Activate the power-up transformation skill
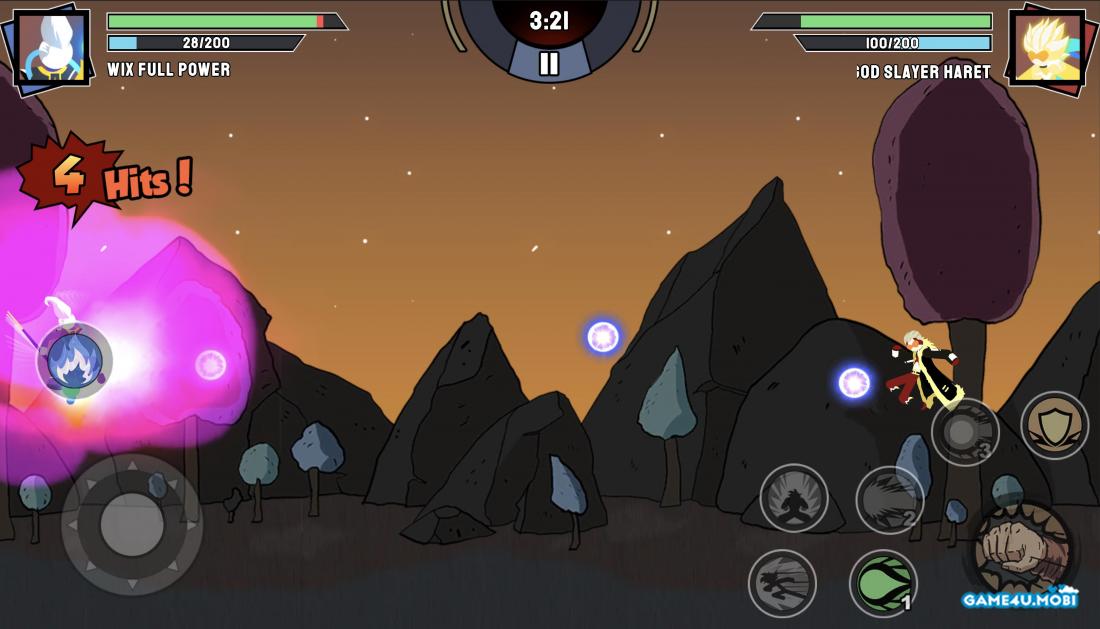This screenshot has width=1100, height=629. [x=794, y=498]
